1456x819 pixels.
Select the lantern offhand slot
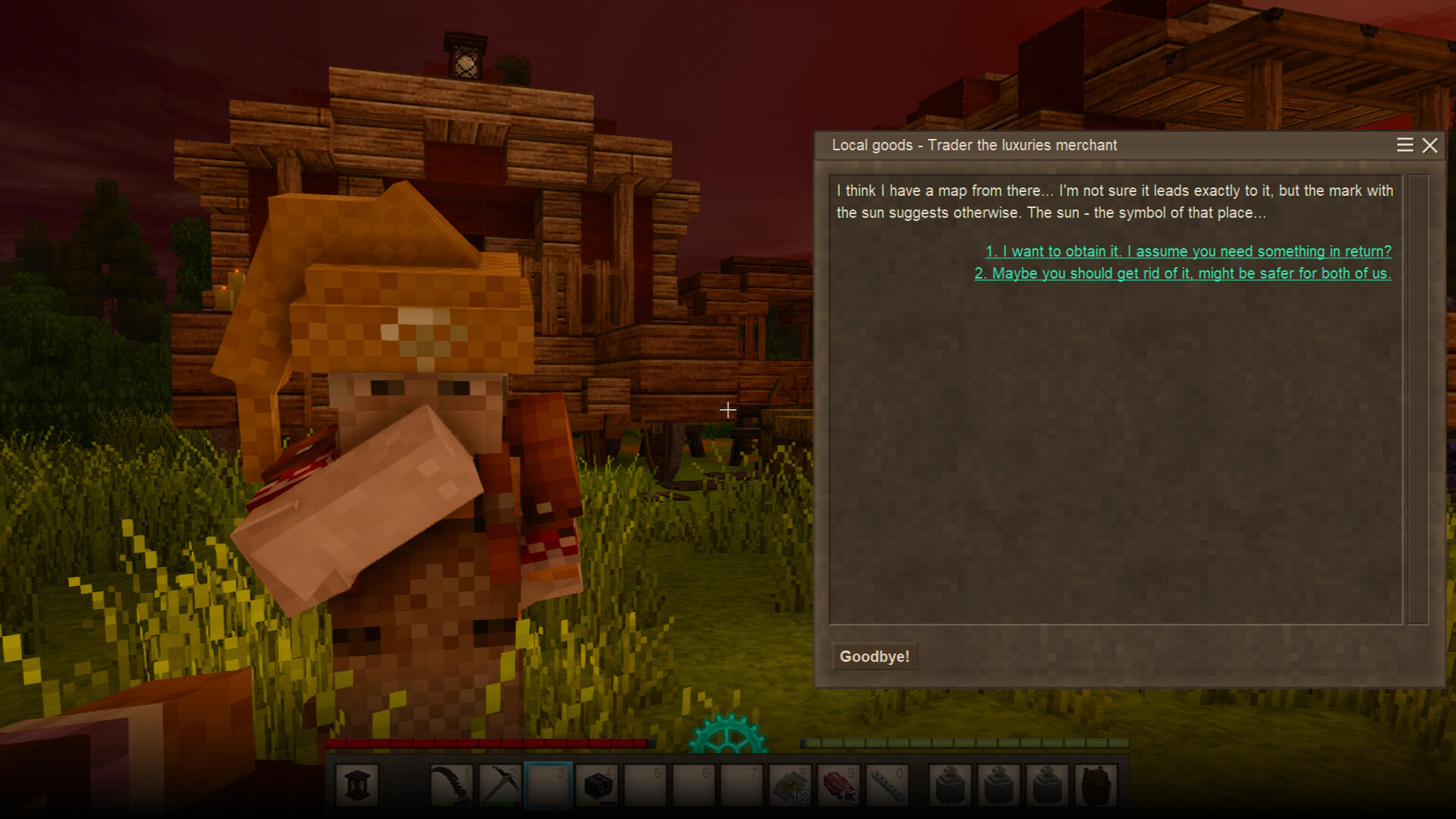click(x=357, y=785)
